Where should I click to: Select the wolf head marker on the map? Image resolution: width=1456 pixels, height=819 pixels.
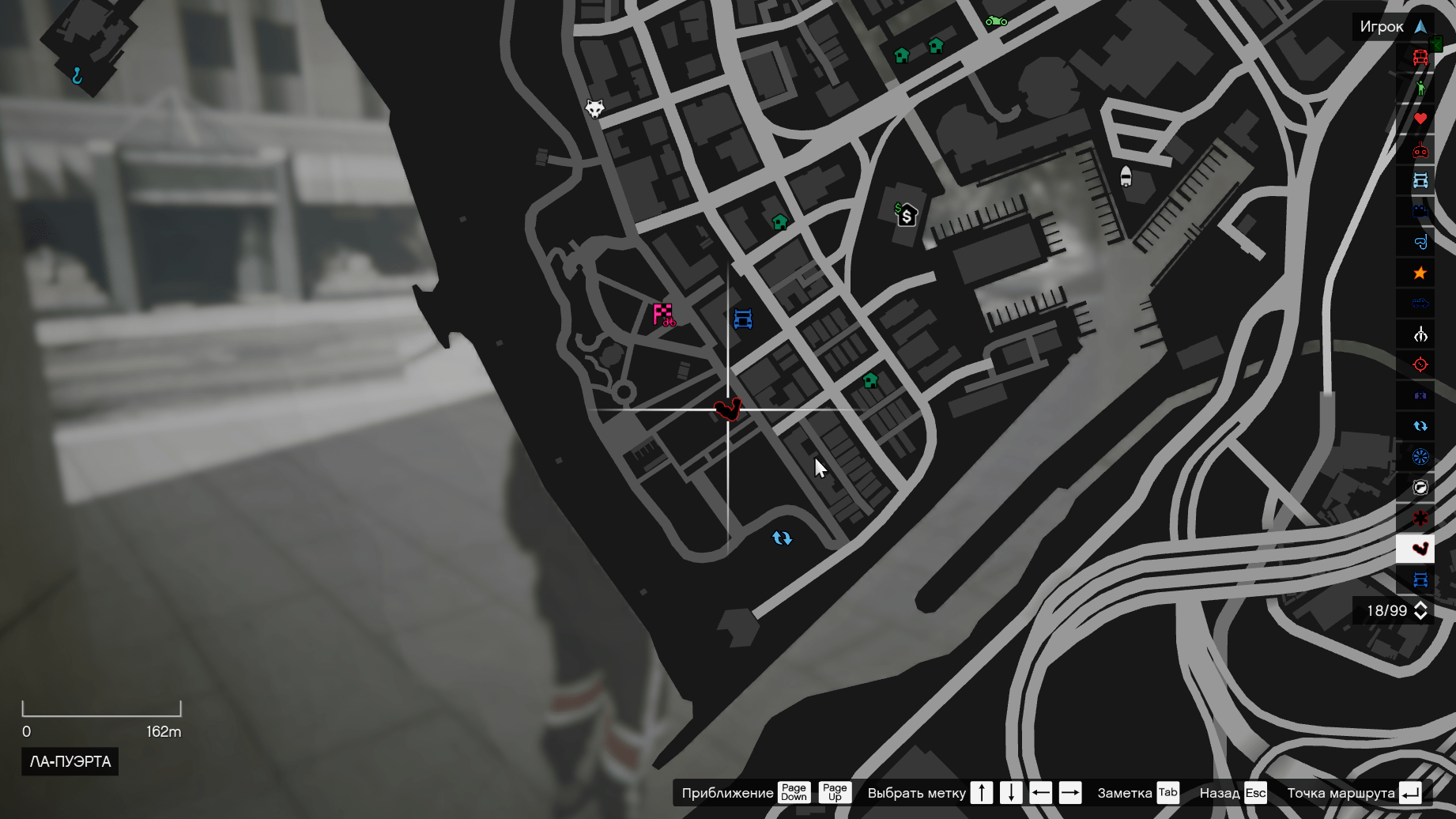tap(594, 108)
